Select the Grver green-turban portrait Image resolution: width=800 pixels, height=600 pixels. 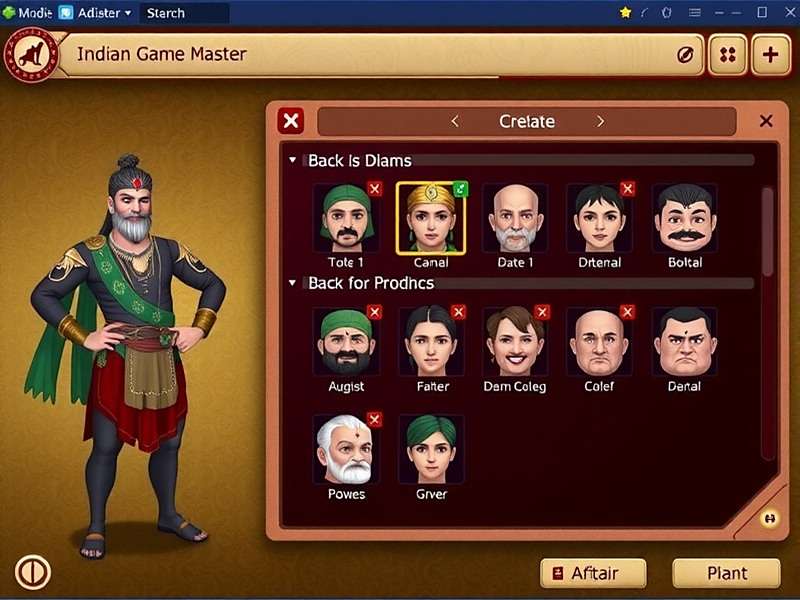[431, 450]
